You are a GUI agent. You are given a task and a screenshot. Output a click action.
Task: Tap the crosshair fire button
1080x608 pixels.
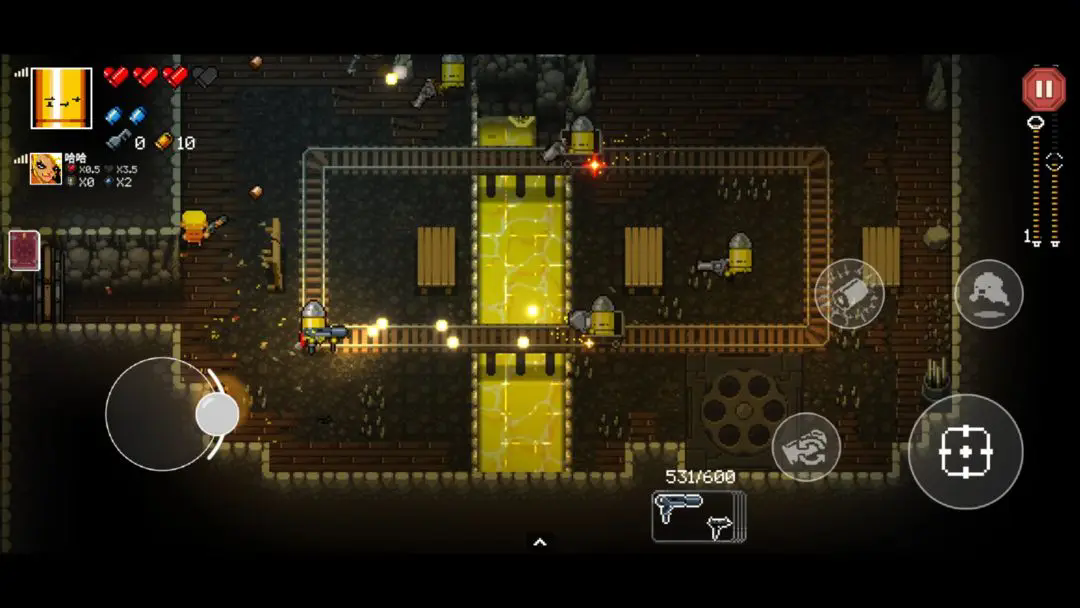coord(965,452)
